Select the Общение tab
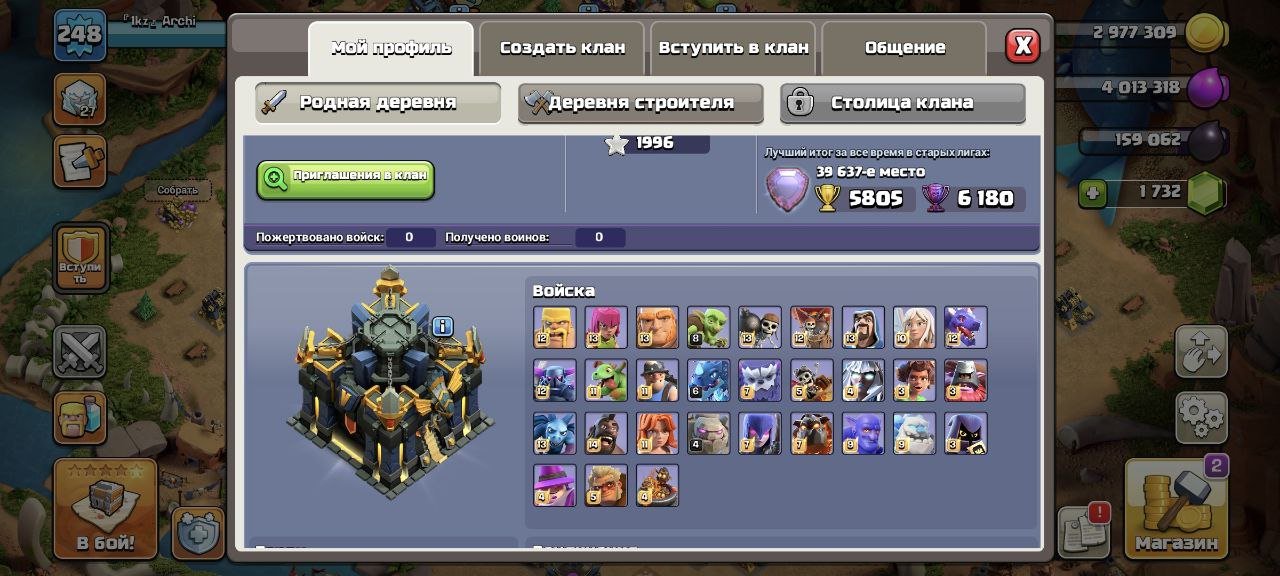This screenshot has height=576, width=1280. 904,48
